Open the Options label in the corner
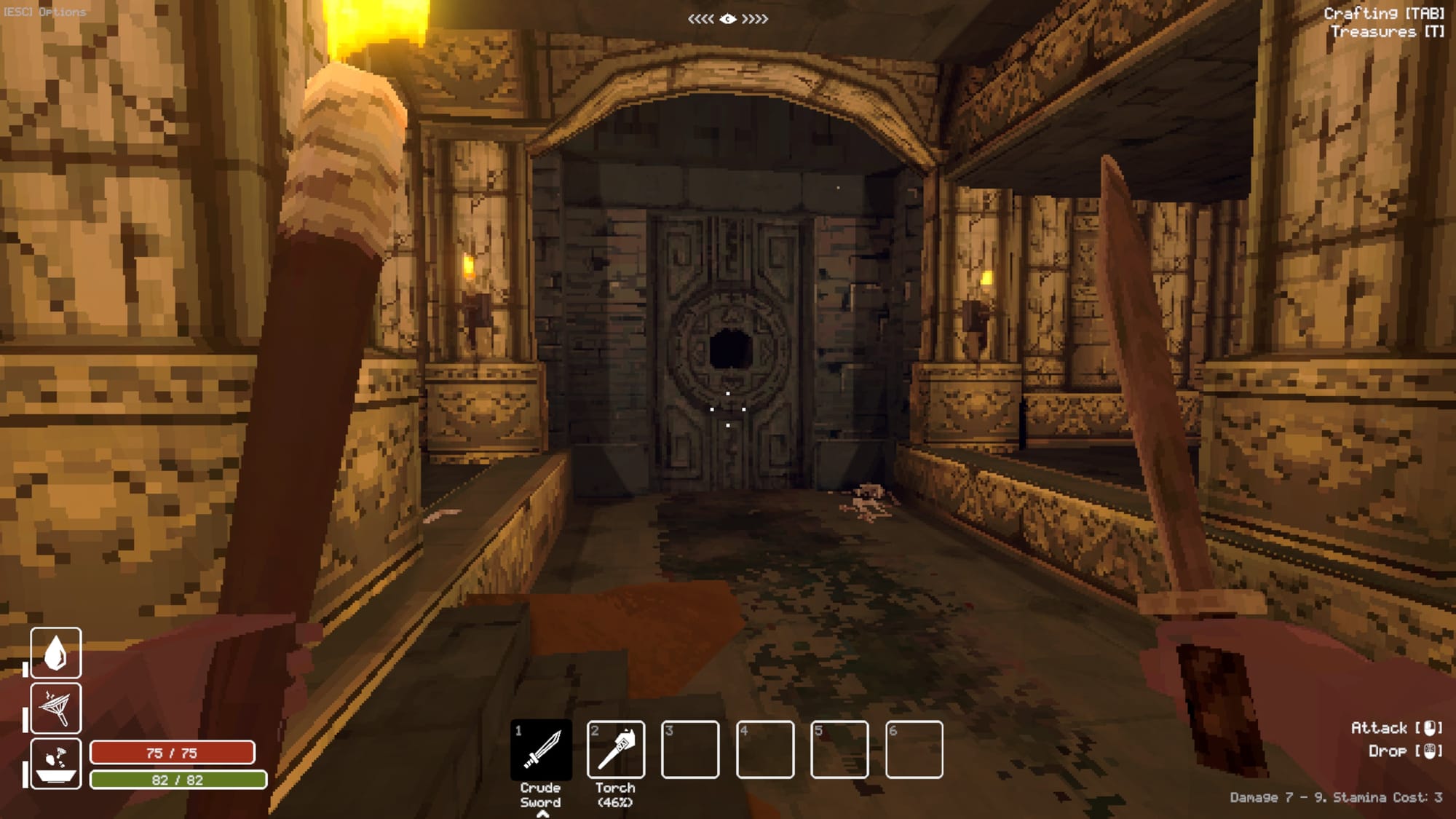This screenshot has height=819, width=1456. click(45, 12)
